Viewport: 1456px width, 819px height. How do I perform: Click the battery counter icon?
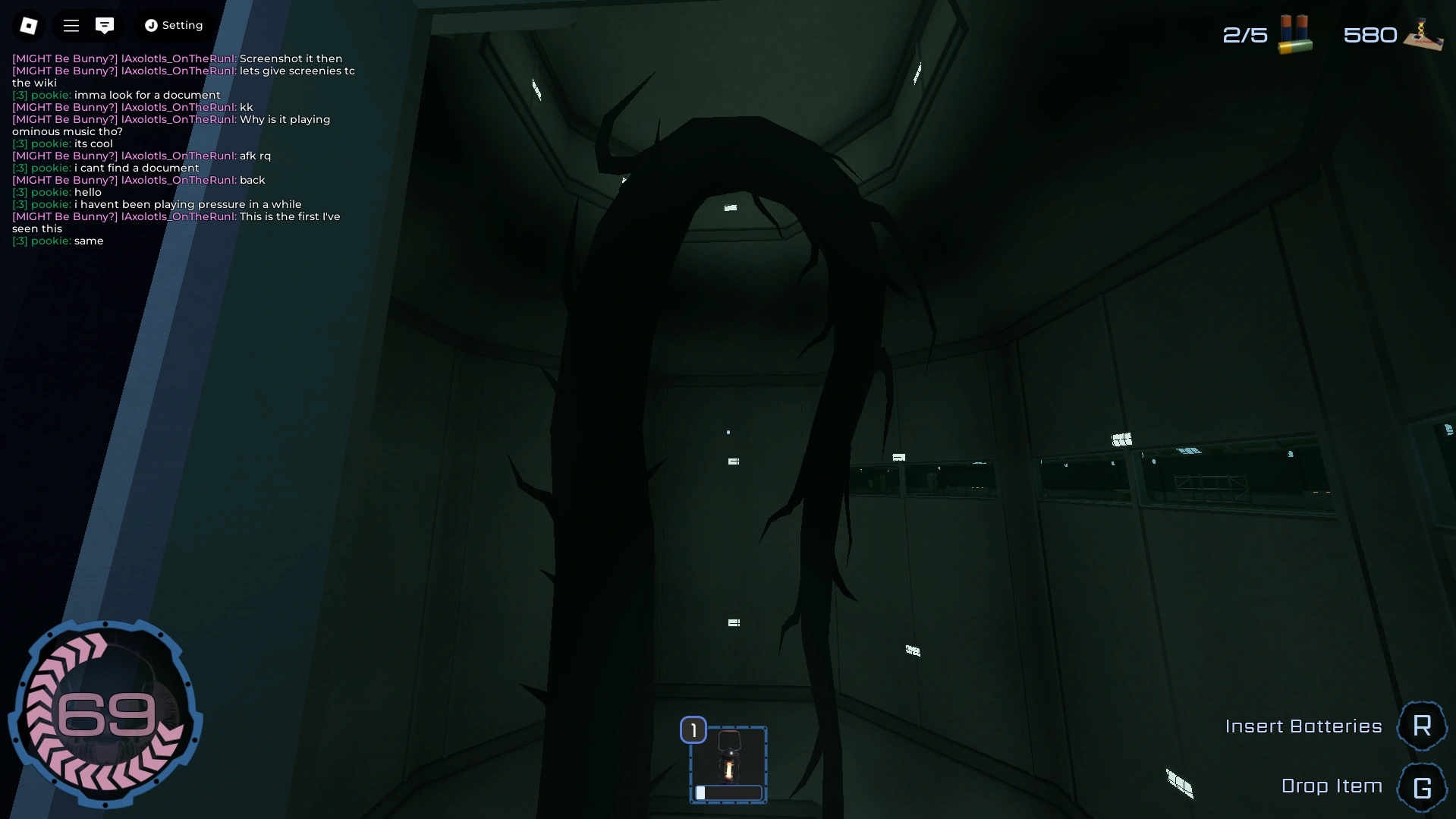[x=1294, y=33]
